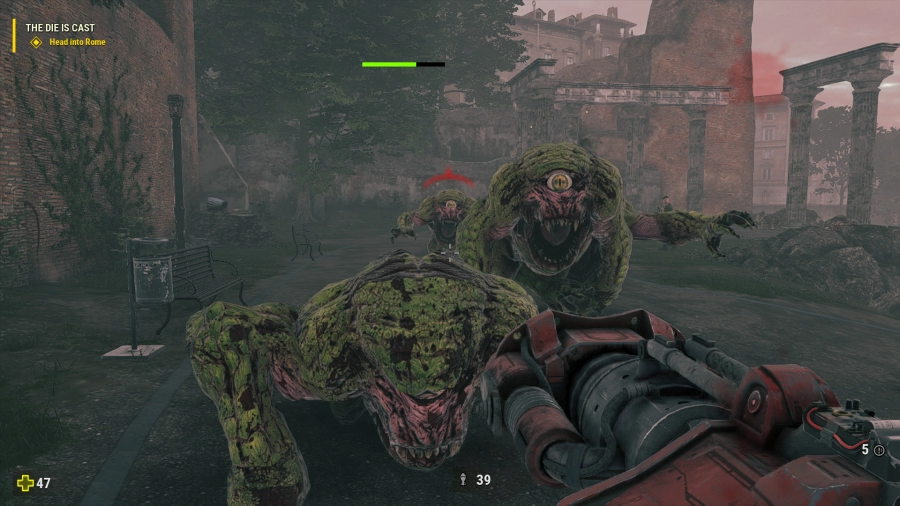Click the yellow health cross icon

[25, 483]
